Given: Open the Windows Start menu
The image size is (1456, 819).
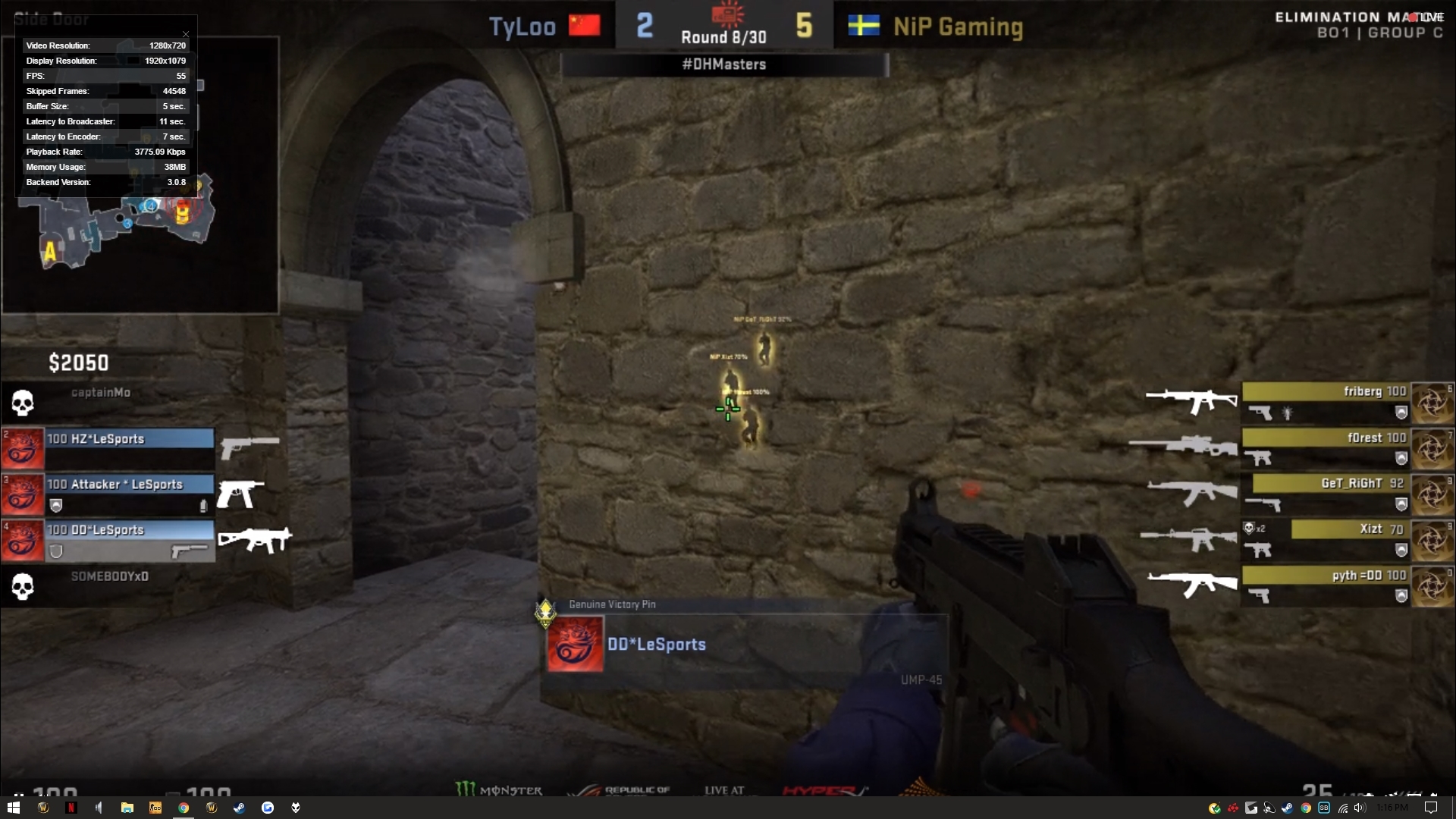Looking at the screenshot, I should (x=12, y=808).
